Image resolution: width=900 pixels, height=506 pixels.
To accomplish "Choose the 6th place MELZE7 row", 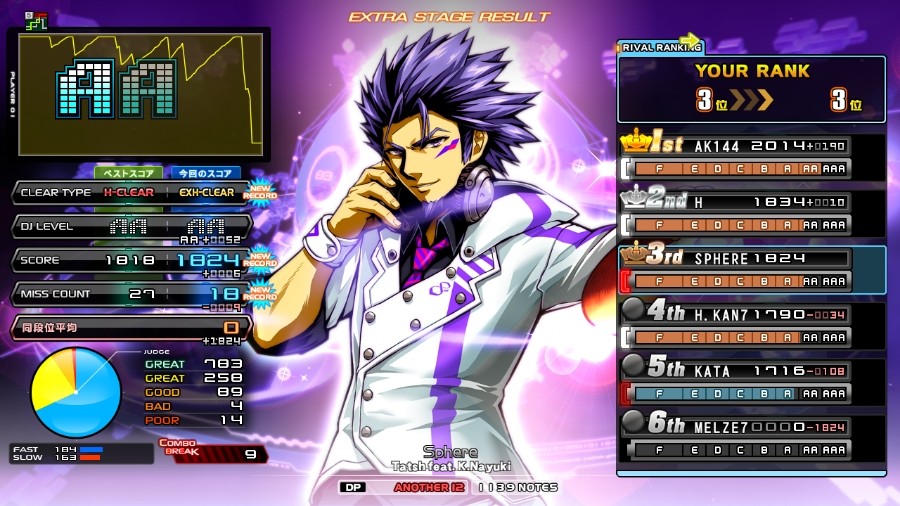I will tap(752, 436).
